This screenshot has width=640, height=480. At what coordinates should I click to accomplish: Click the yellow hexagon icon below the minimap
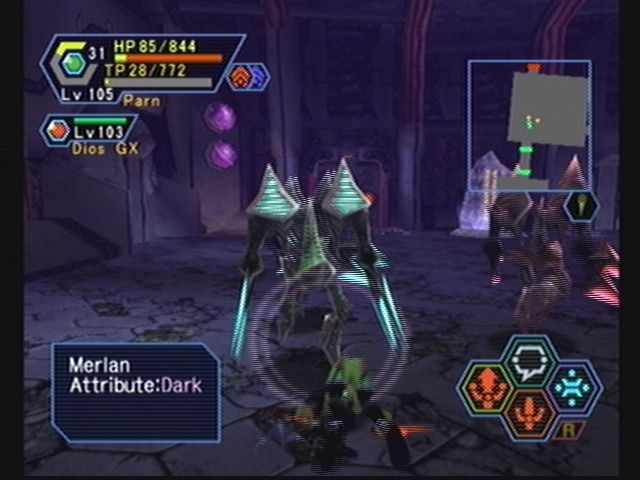point(582,206)
